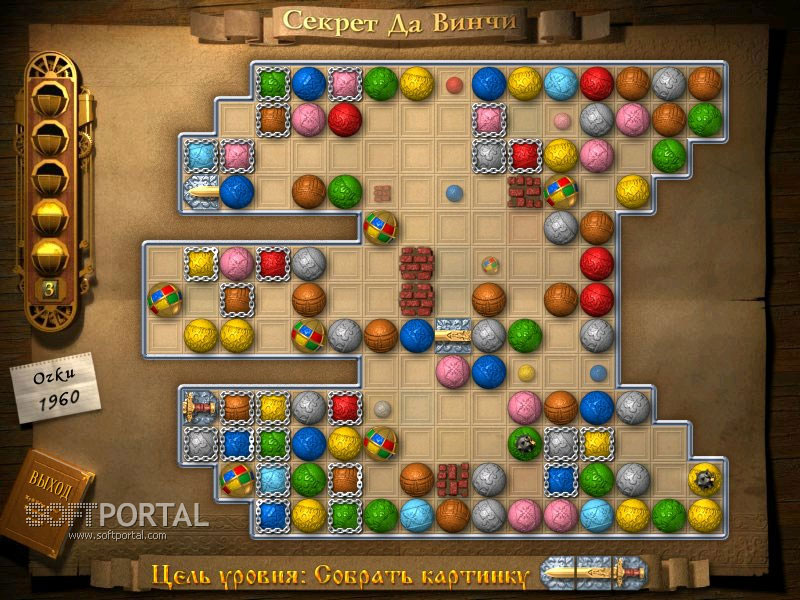Select the small yellow ball tile

(526, 373)
